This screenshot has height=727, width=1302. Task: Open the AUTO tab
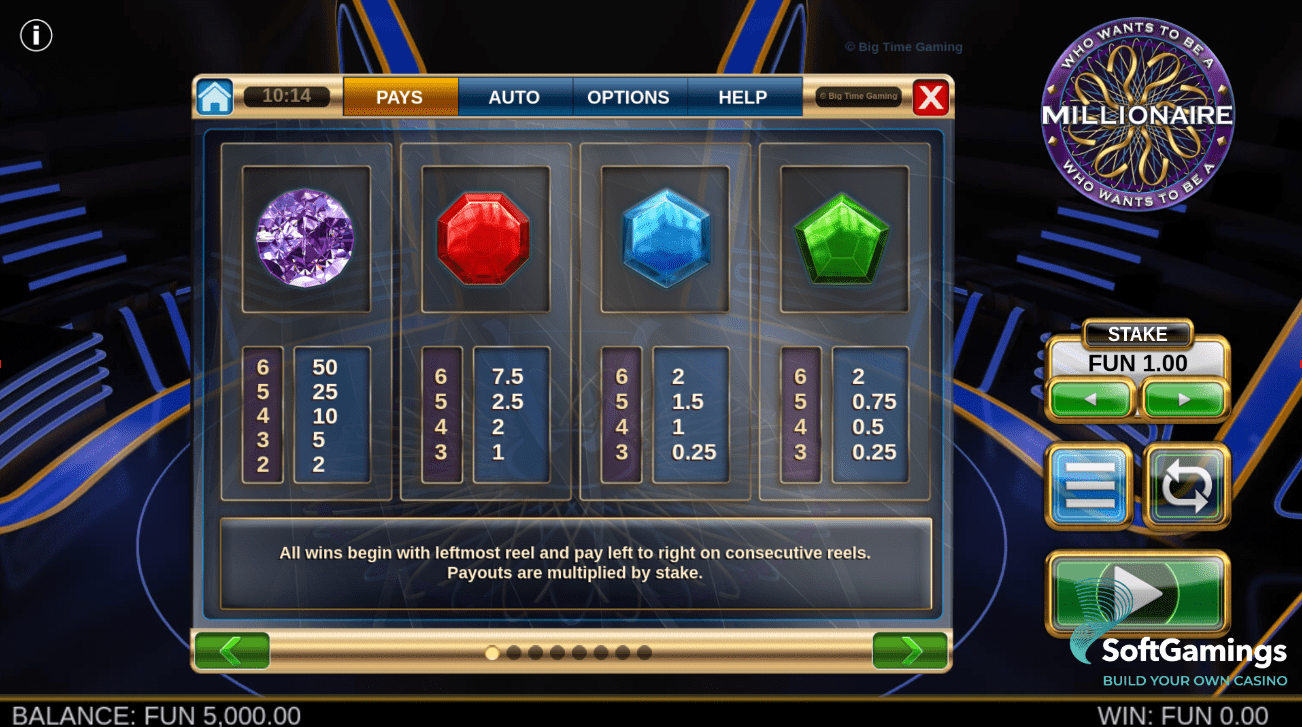tap(514, 97)
